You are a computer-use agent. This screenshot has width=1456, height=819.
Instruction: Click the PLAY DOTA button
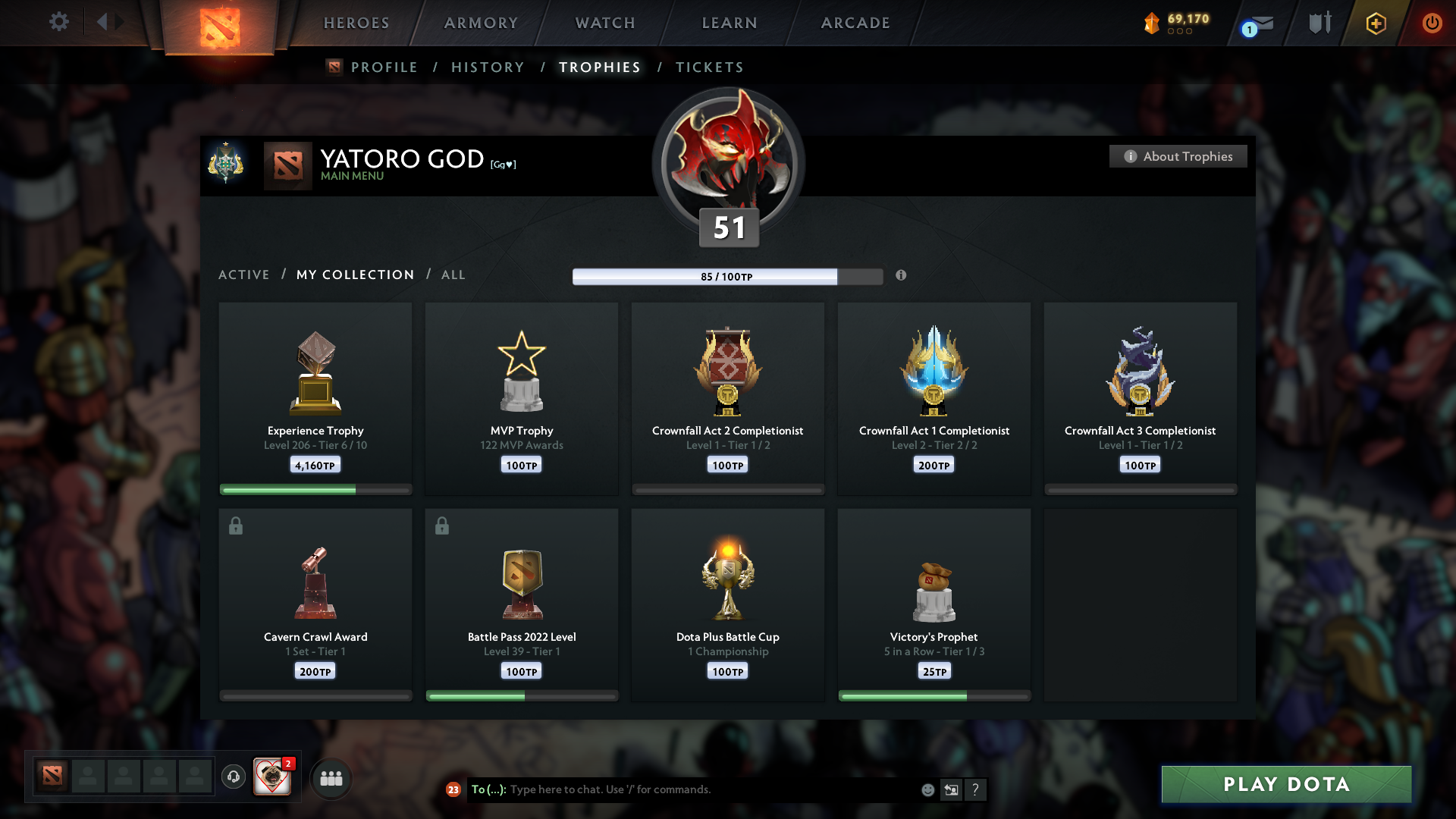tap(1285, 784)
